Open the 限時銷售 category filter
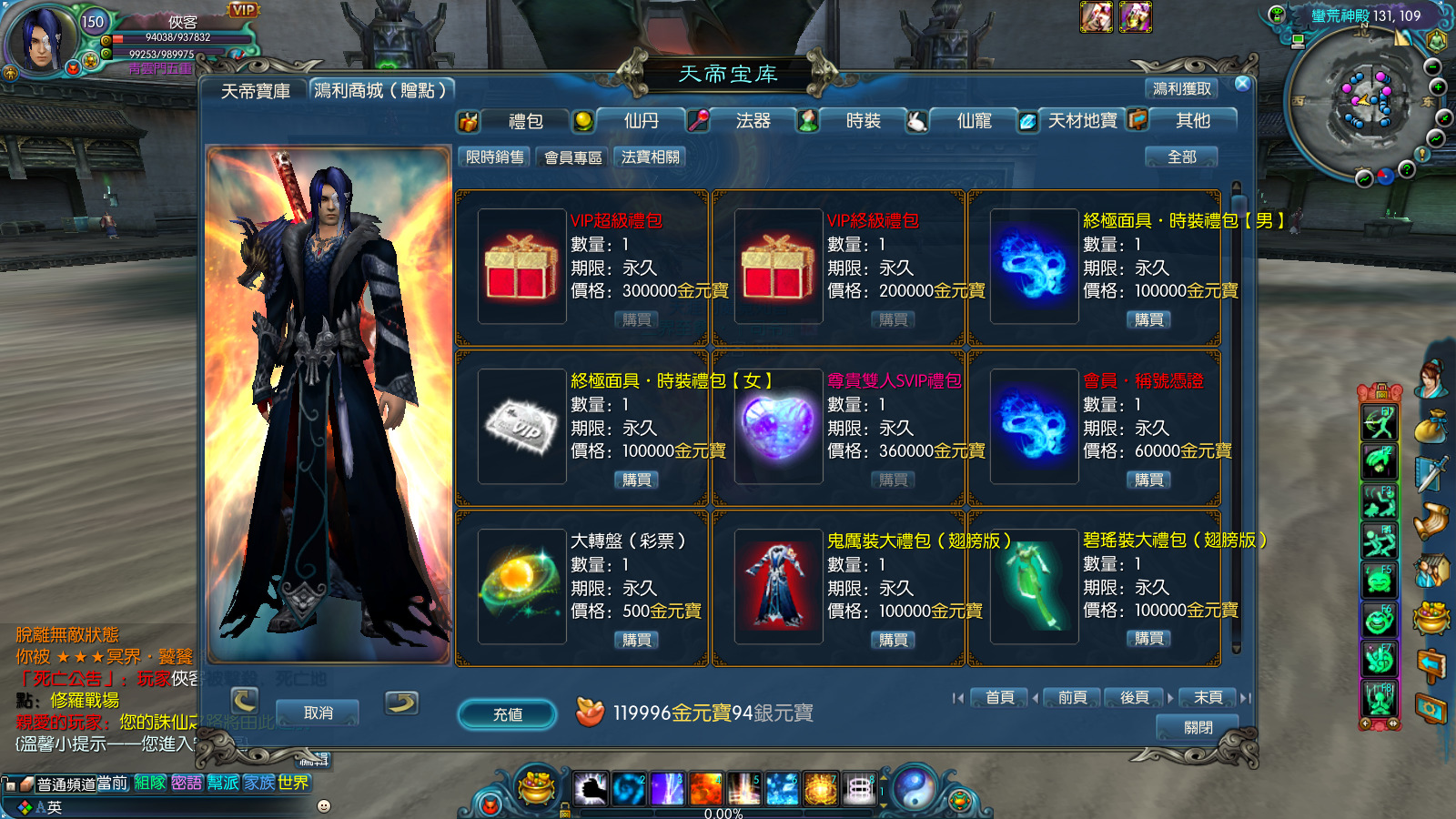This screenshot has width=1456, height=819. tap(492, 157)
